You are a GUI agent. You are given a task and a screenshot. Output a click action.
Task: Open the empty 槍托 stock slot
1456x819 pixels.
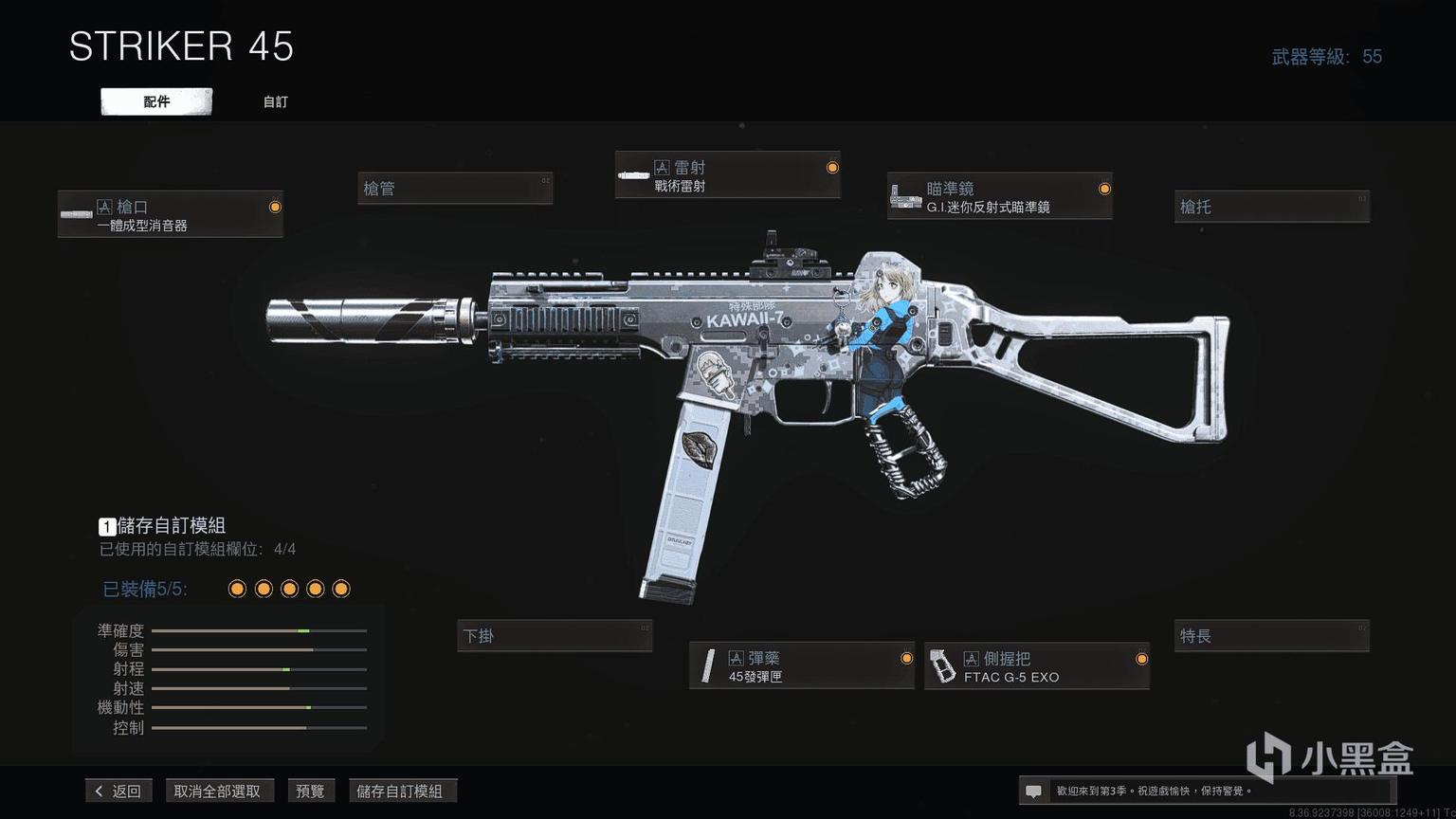(x=1271, y=207)
